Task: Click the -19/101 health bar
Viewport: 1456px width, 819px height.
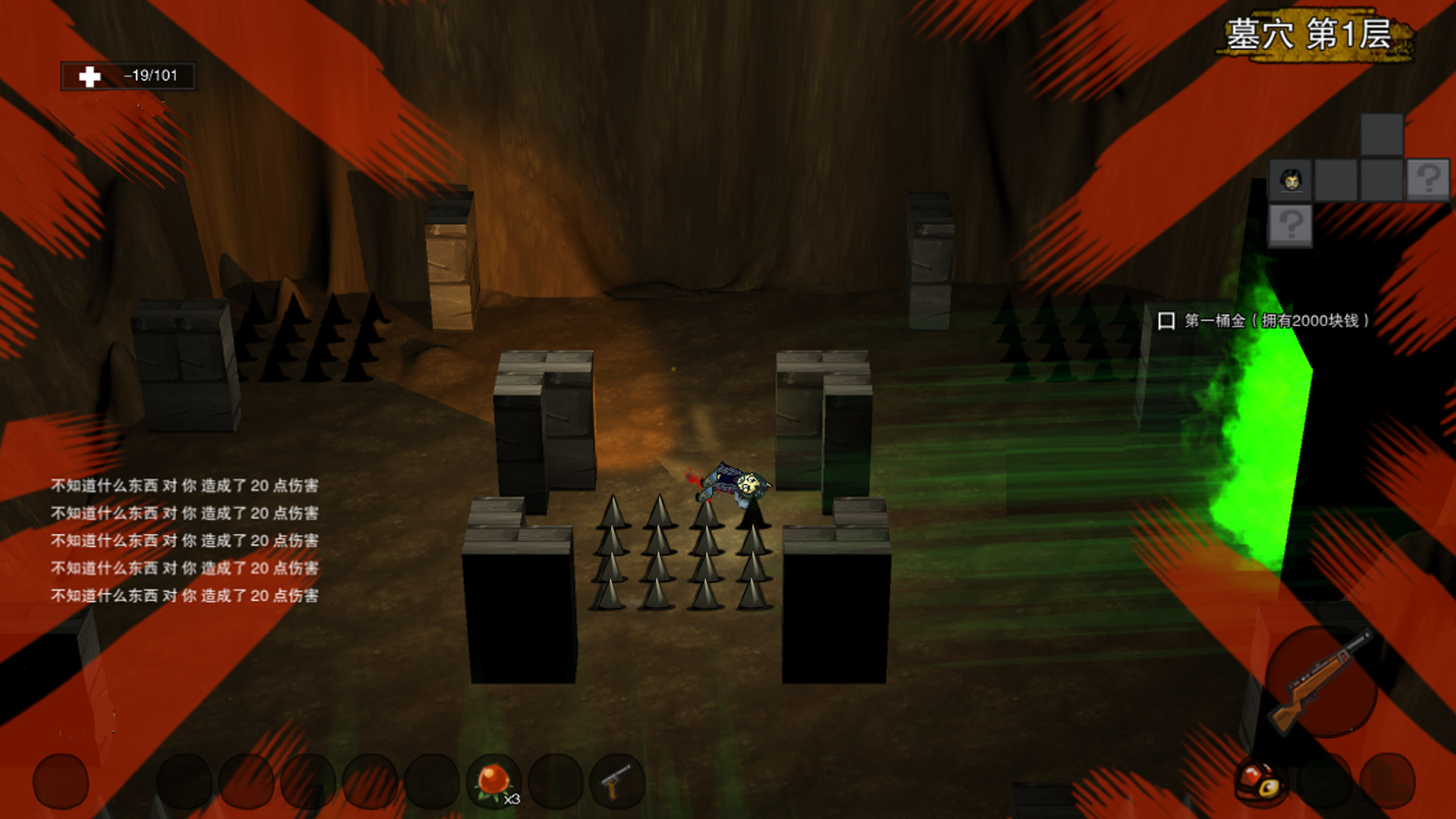Action: click(x=152, y=76)
